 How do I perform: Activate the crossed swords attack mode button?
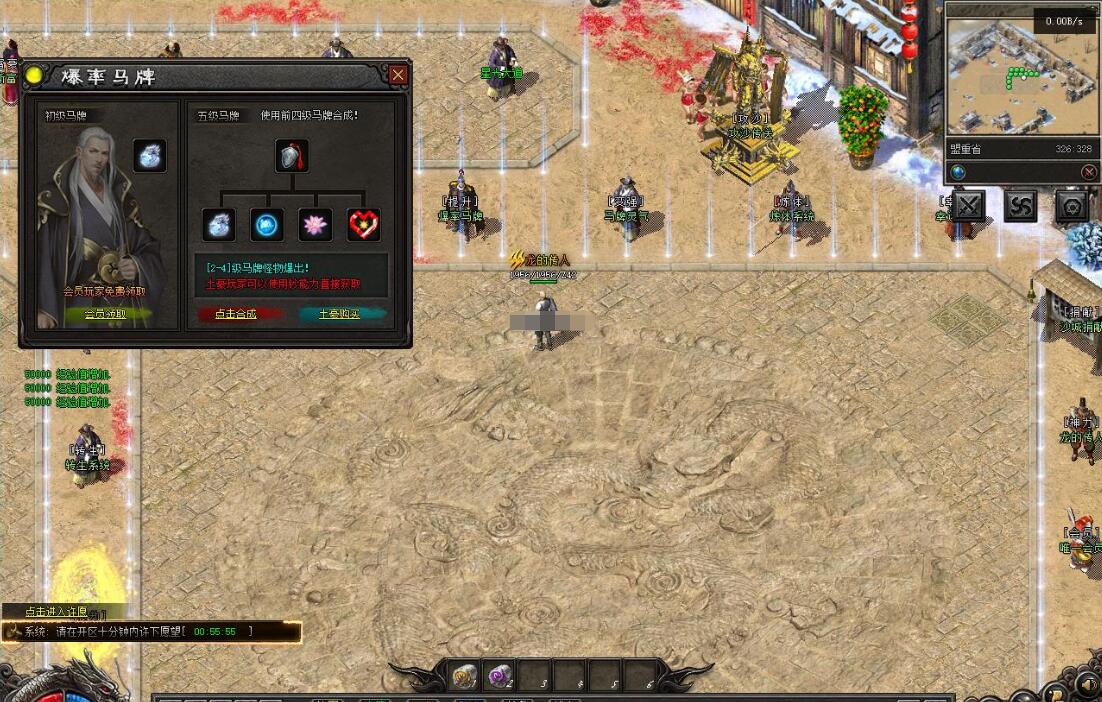coord(968,206)
